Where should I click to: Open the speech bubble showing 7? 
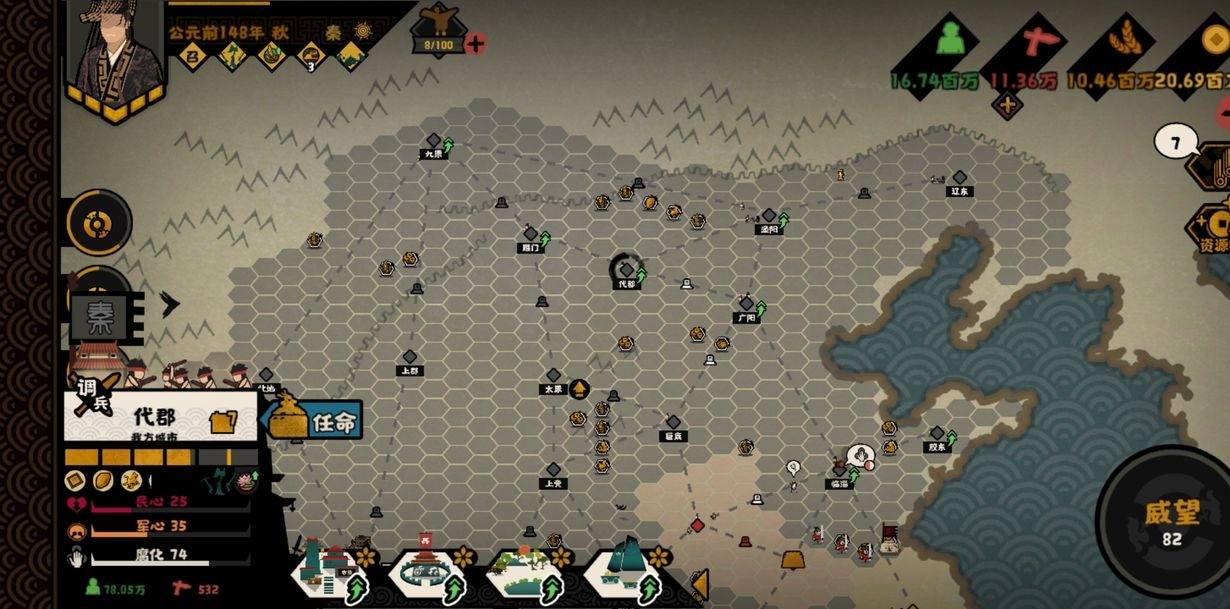1175,143
